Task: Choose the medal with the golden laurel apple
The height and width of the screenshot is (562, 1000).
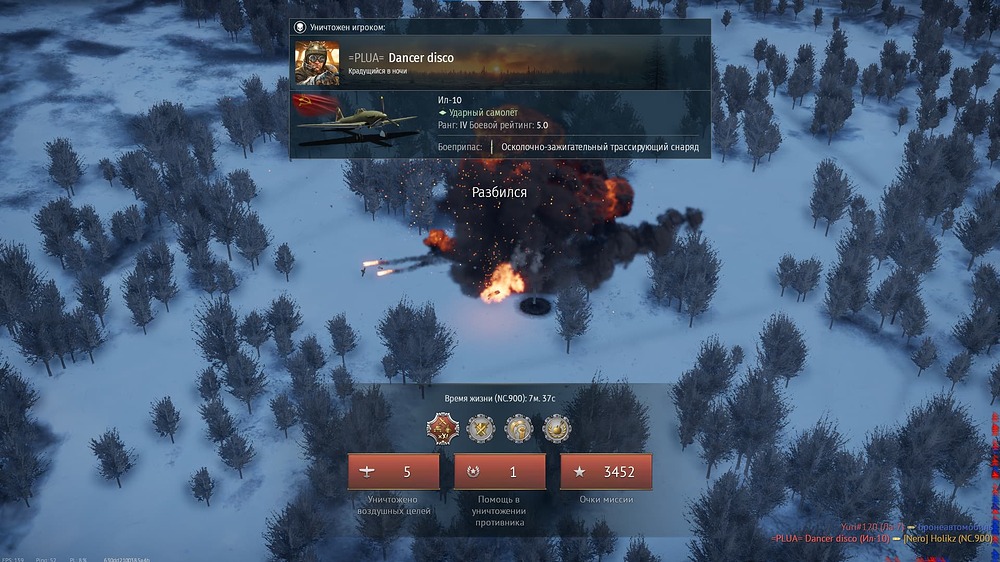Action: (557, 429)
